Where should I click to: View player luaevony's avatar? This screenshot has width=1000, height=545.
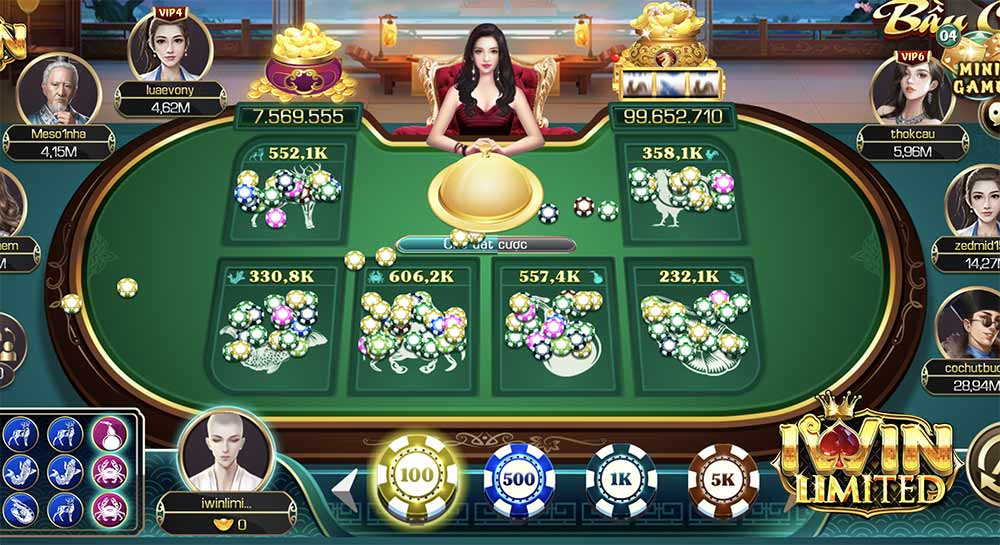click(x=169, y=45)
